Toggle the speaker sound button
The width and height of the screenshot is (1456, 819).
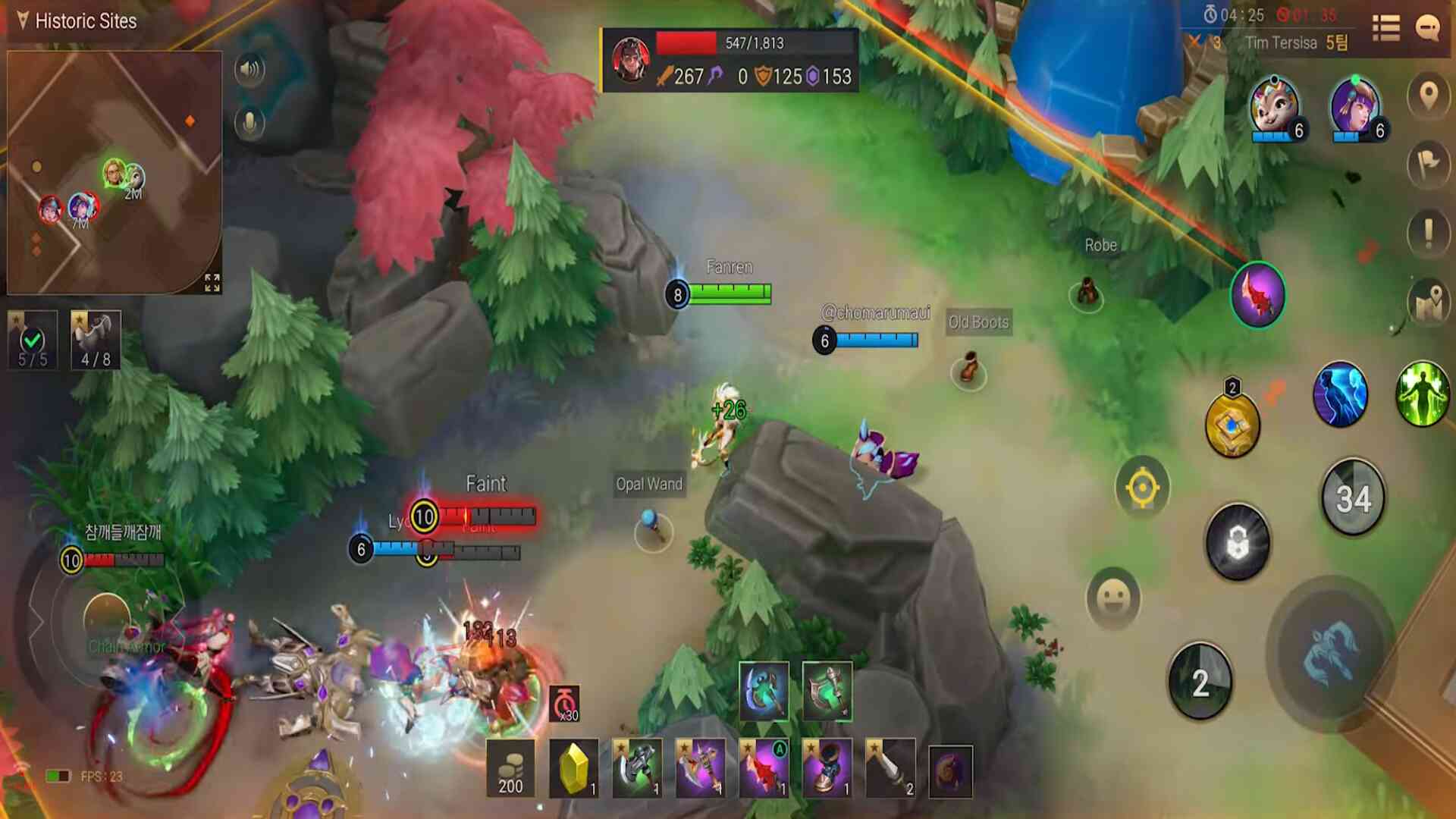click(249, 70)
